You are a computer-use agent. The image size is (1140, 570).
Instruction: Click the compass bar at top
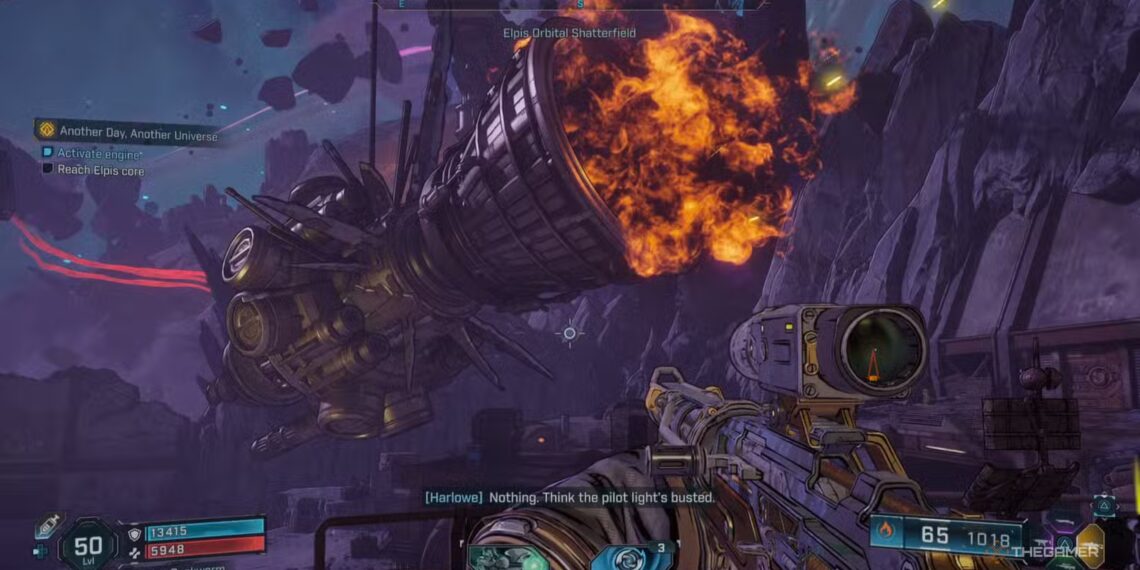coord(569,6)
